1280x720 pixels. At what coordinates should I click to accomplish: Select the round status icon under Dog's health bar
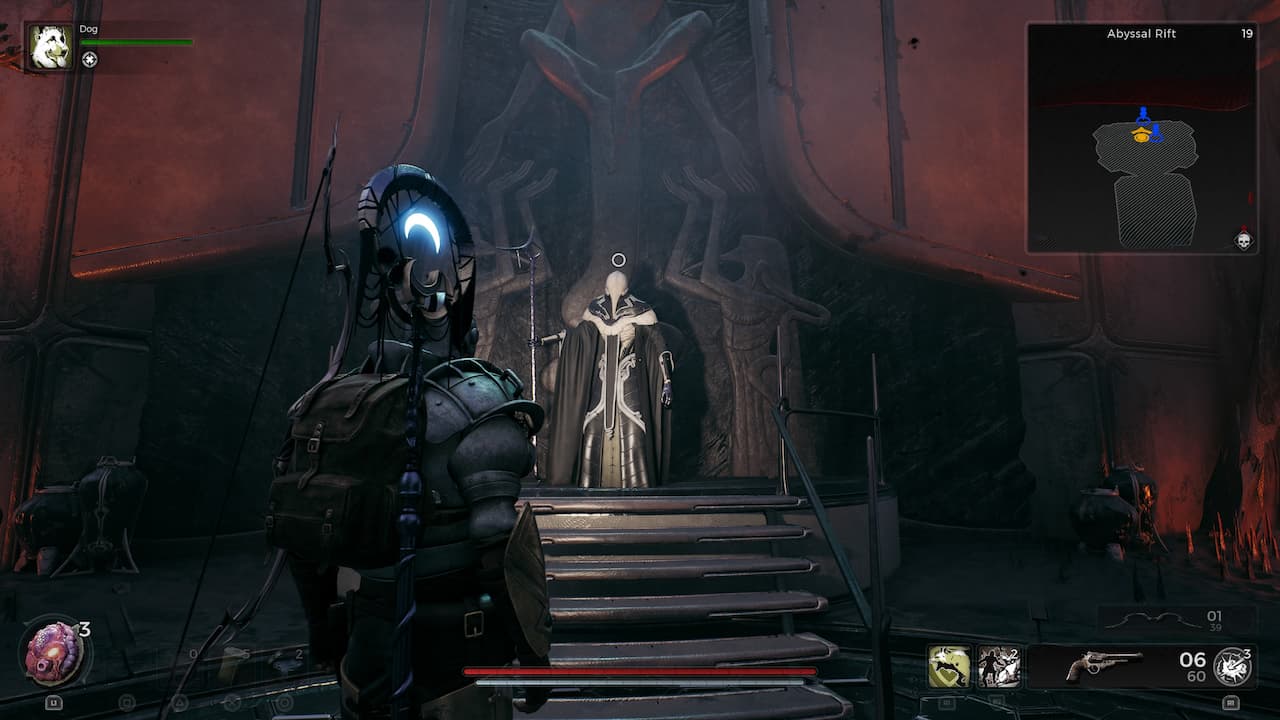coord(90,60)
